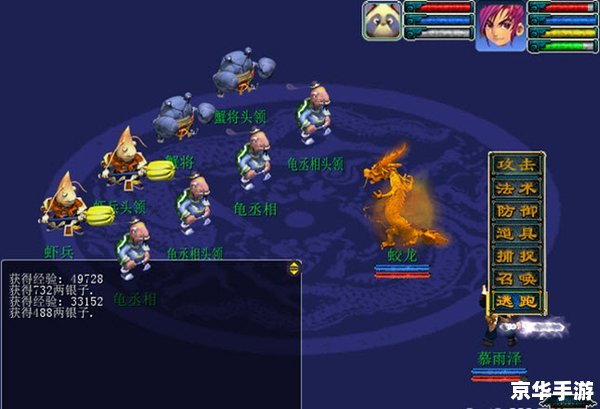
Task: Open the 道具 (Item) command
Action: point(517,234)
